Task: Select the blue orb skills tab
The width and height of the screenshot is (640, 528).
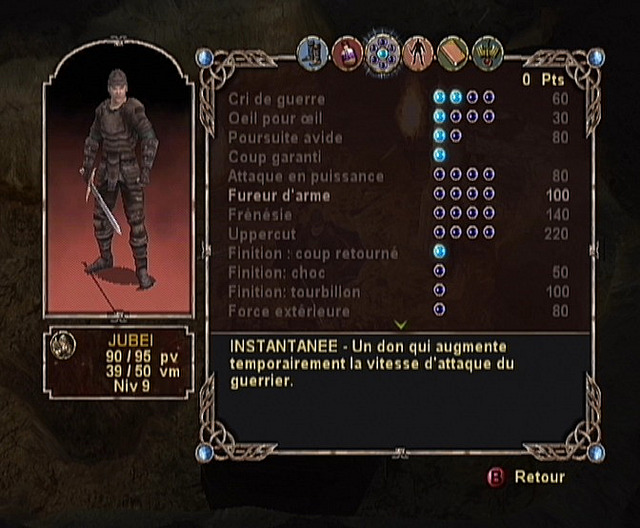Action: 382,50
